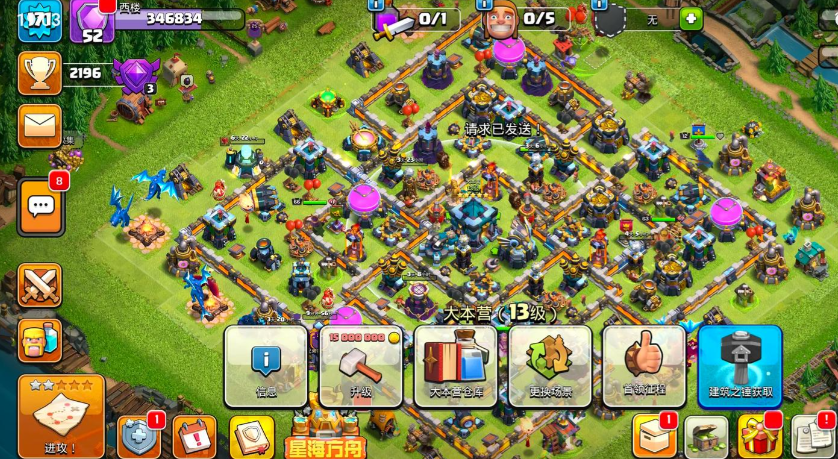Screen dimensions: 838x459
Task: Click the green plus button at top
Action: click(x=691, y=19)
